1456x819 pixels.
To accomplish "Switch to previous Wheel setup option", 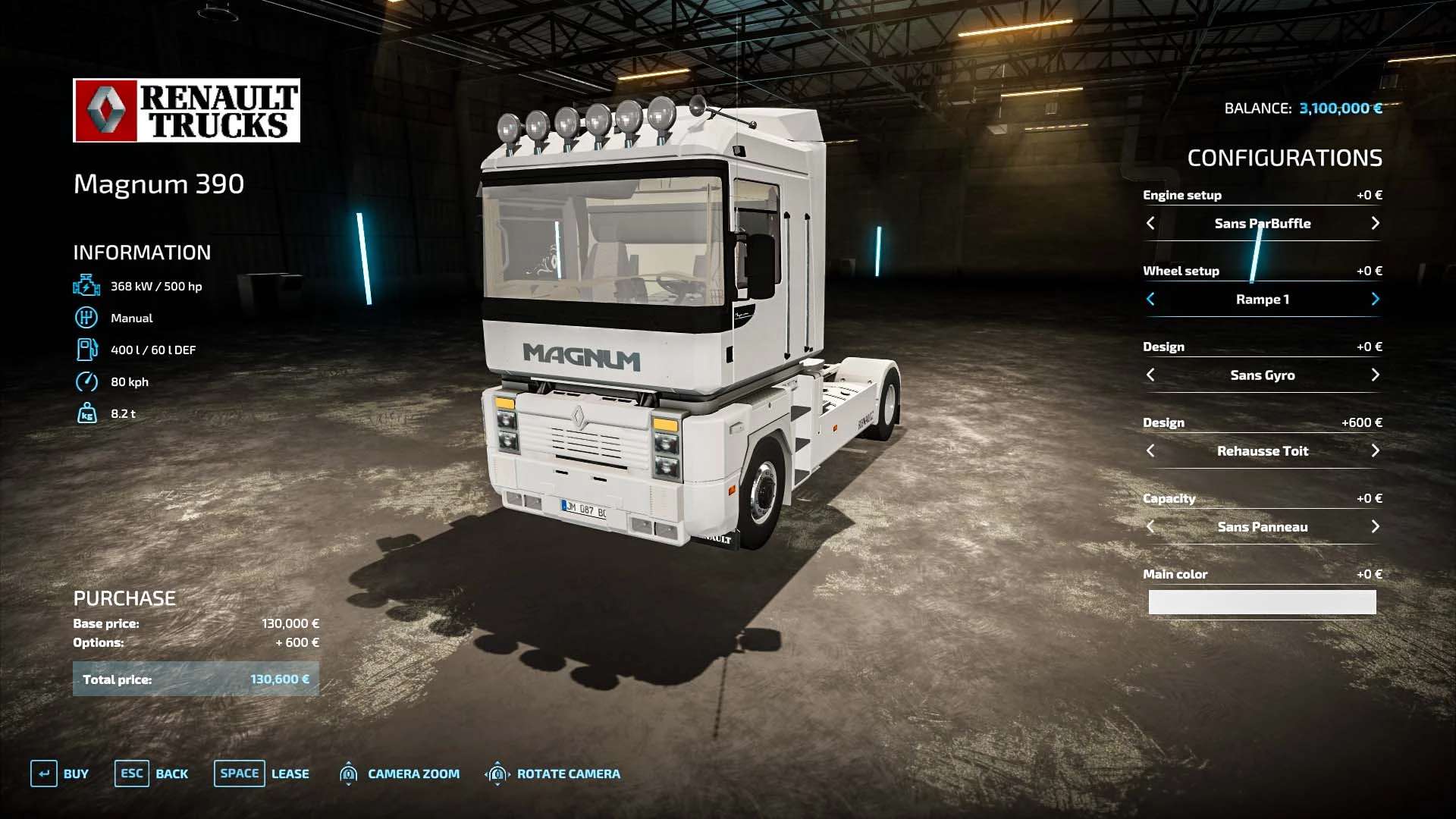I will [1150, 299].
